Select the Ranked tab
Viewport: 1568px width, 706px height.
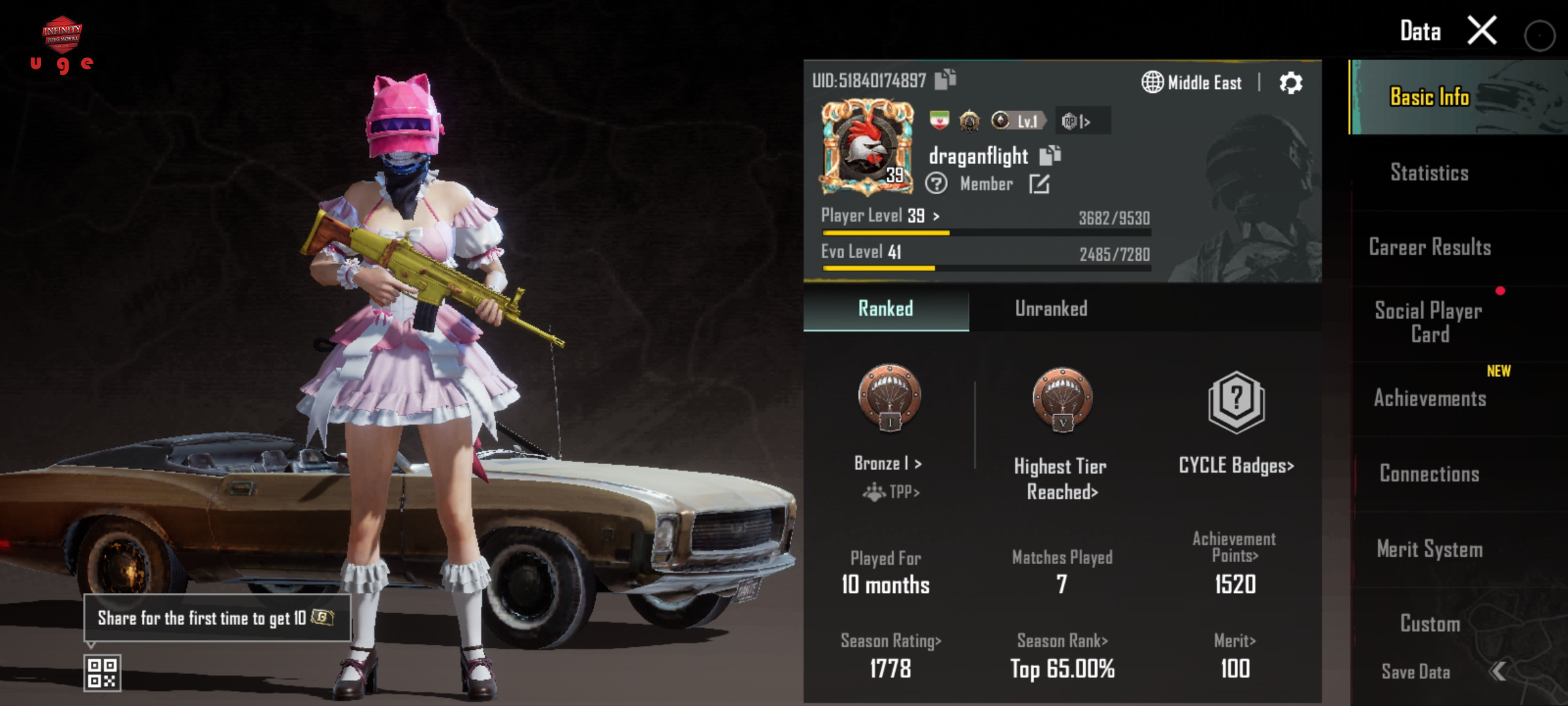pos(885,309)
